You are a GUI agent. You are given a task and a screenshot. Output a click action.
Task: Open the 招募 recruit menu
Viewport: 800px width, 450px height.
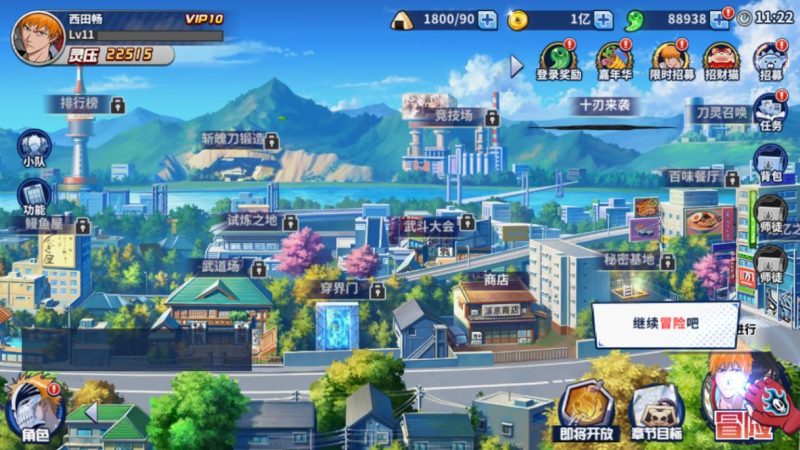coord(770,59)
